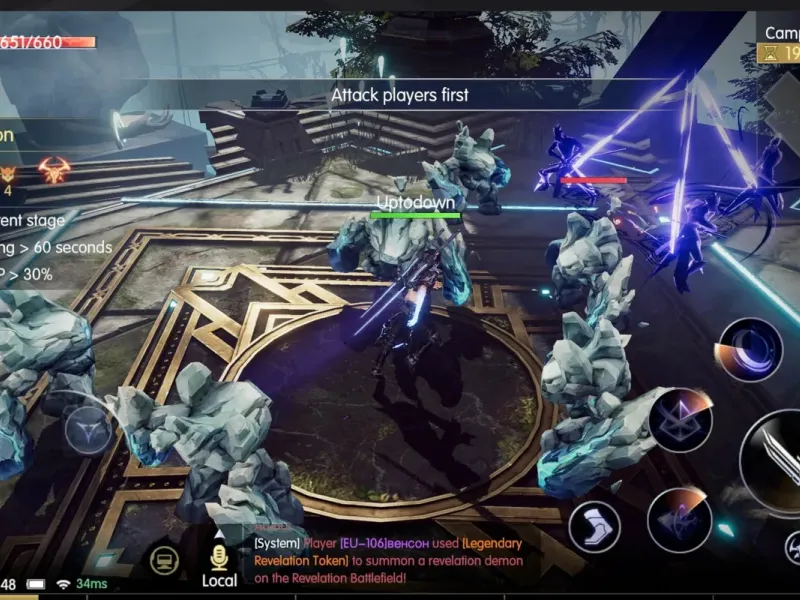Image resolution: width=800 pixels, height=600 pixels.
Task: Tap the boot dodge button
Action: [594, 527]
